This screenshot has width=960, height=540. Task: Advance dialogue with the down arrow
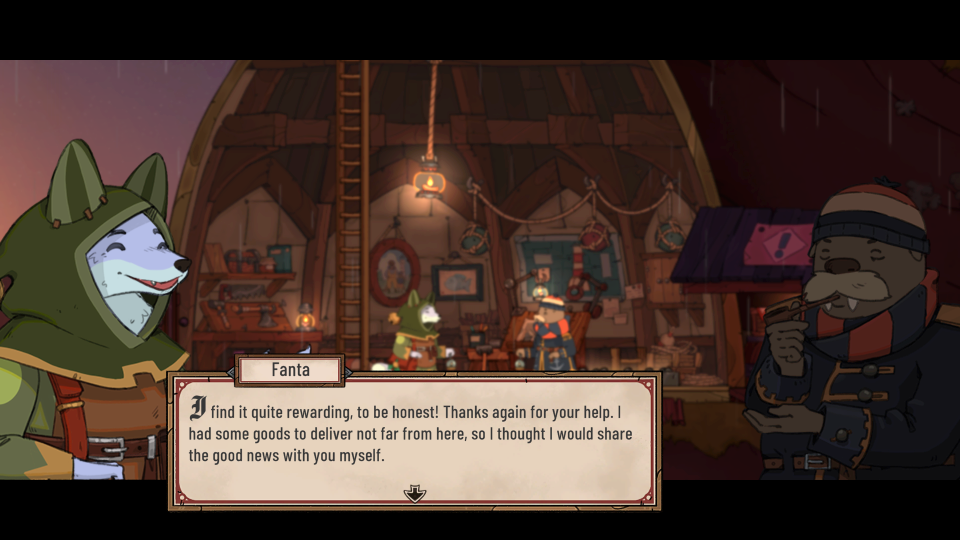[x=414, y=493]
